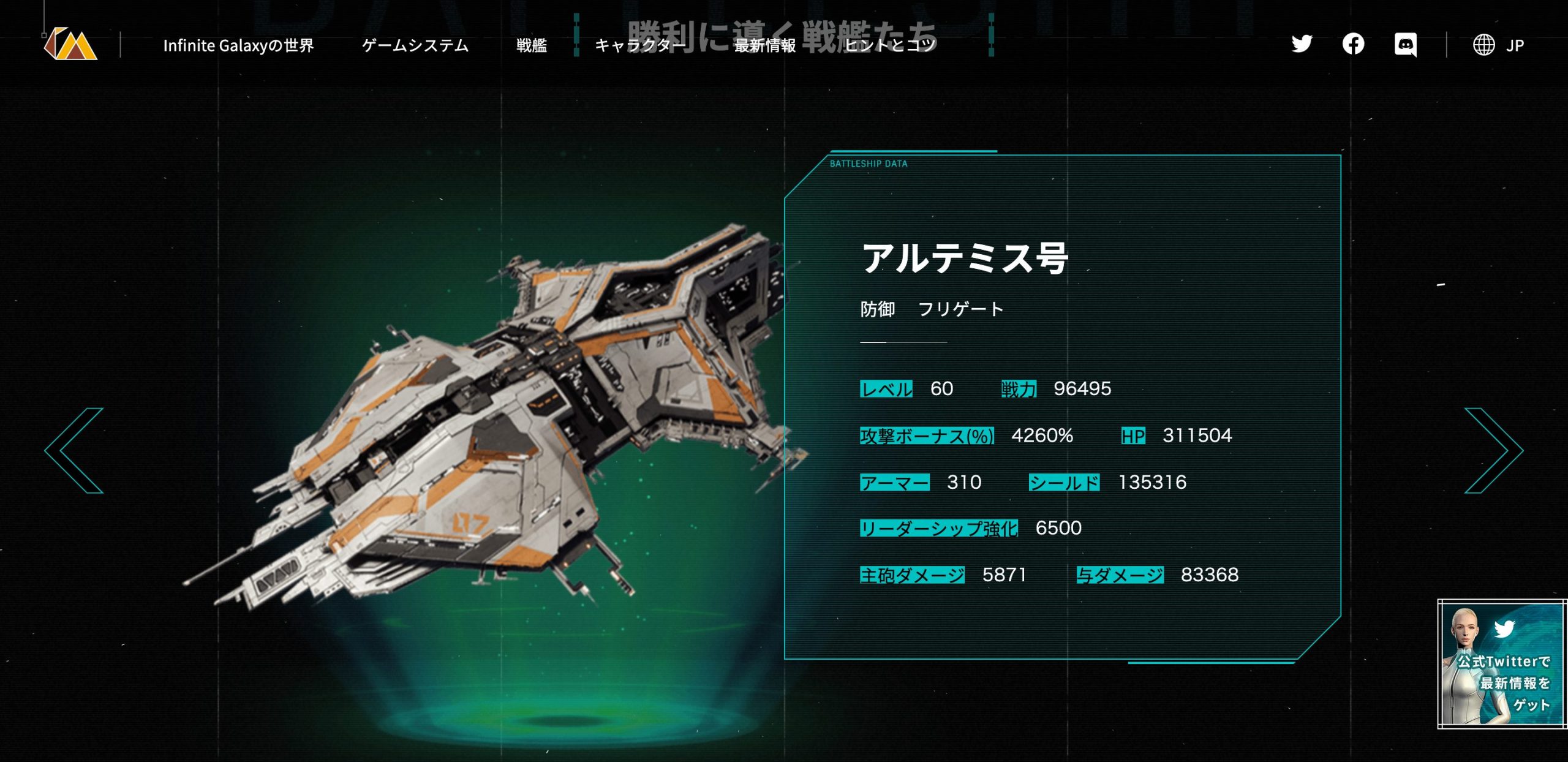The height and width of the screenshot is (762, 1568).
Task: Open the ヒントとコツ tips page
Action: click(x=890, y=45)
